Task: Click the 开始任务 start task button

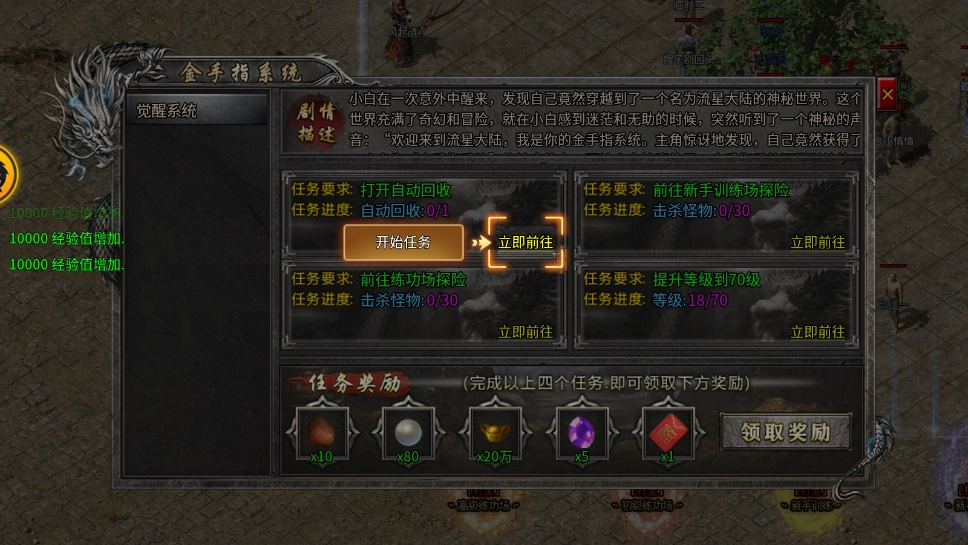Action: point(403,242)
